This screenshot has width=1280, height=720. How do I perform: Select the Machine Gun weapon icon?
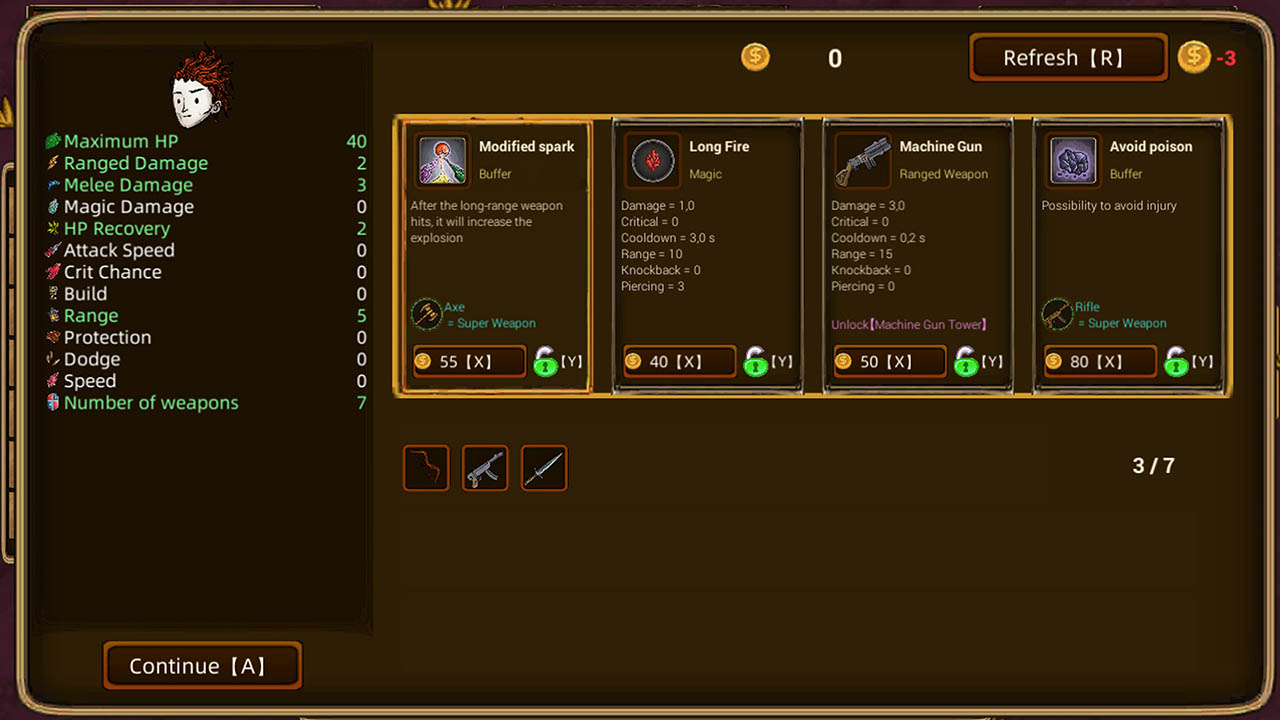coord(862,160)
